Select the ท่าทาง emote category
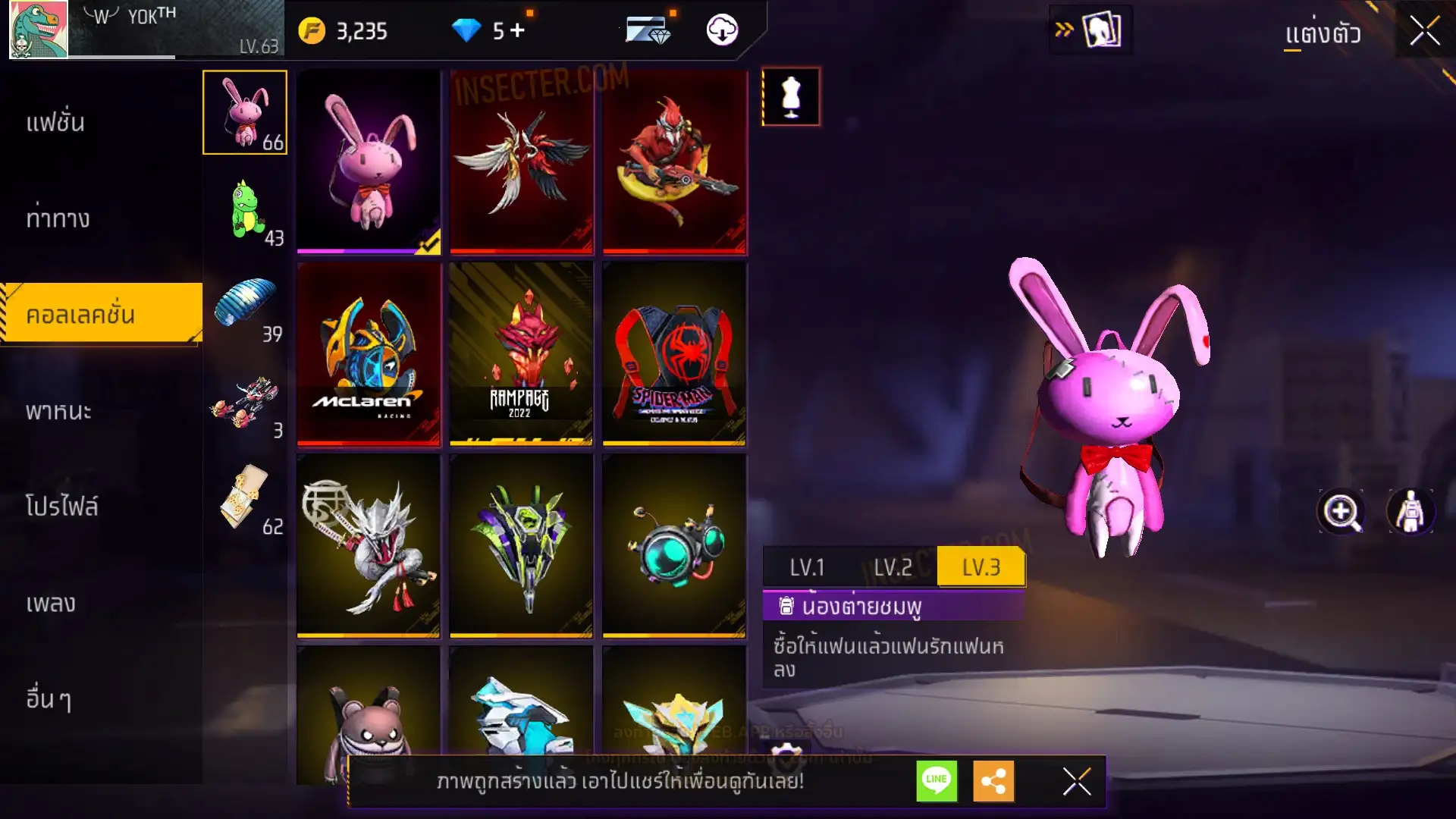This screenshot has height=819, width=1456. (58, 219)
